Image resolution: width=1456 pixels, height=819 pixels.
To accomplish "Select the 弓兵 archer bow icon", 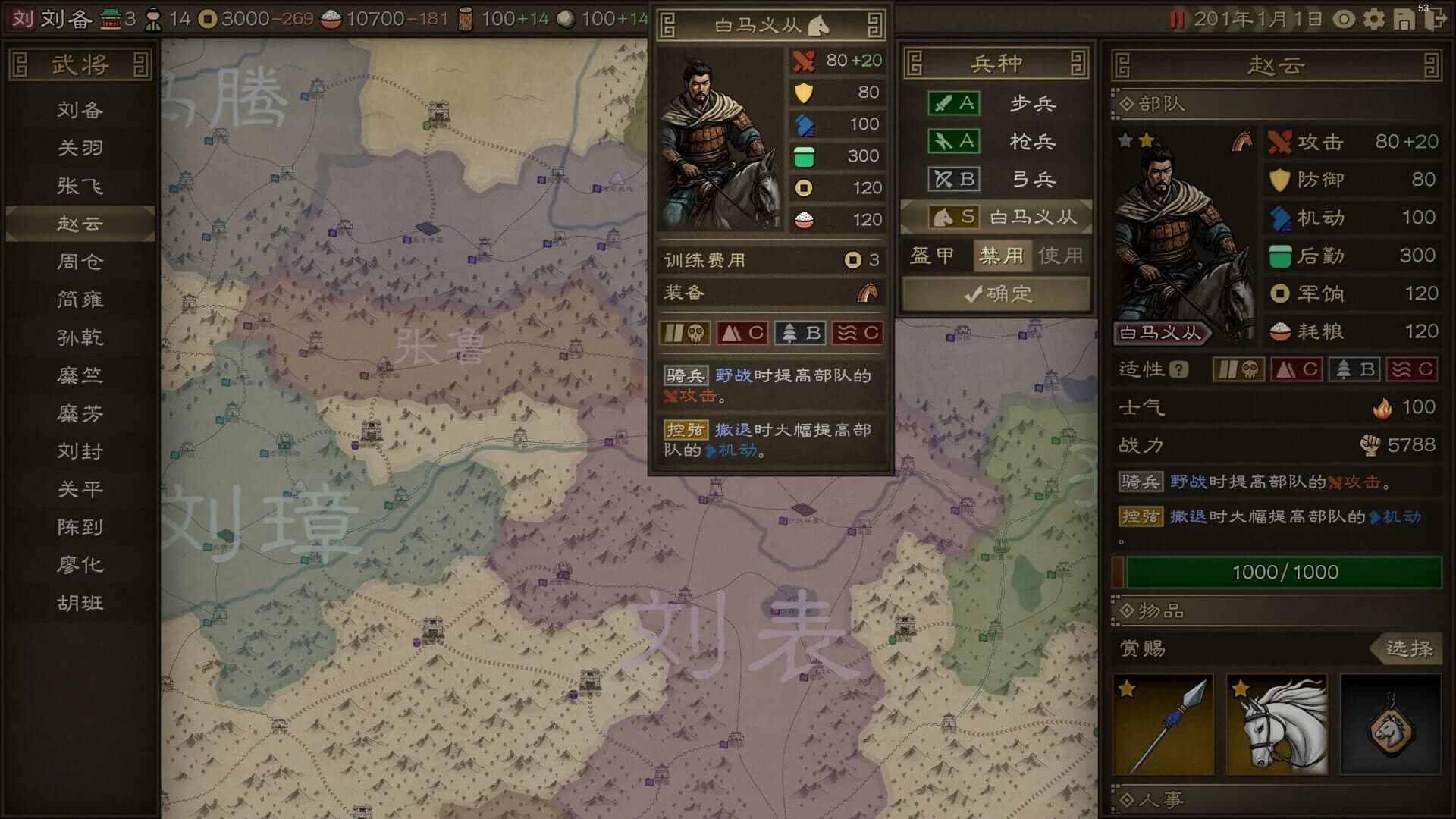I will (x=953, y=180).
